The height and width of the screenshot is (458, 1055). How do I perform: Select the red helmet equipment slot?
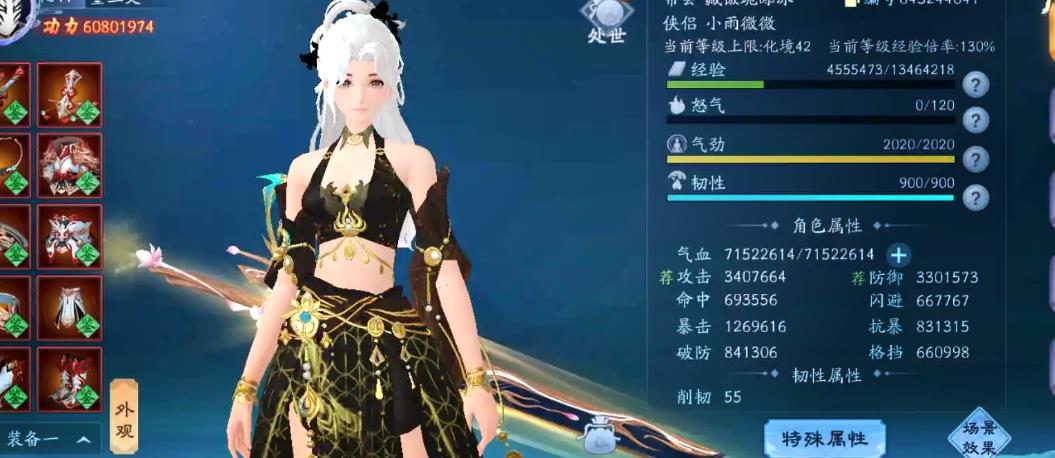point(69,165)
